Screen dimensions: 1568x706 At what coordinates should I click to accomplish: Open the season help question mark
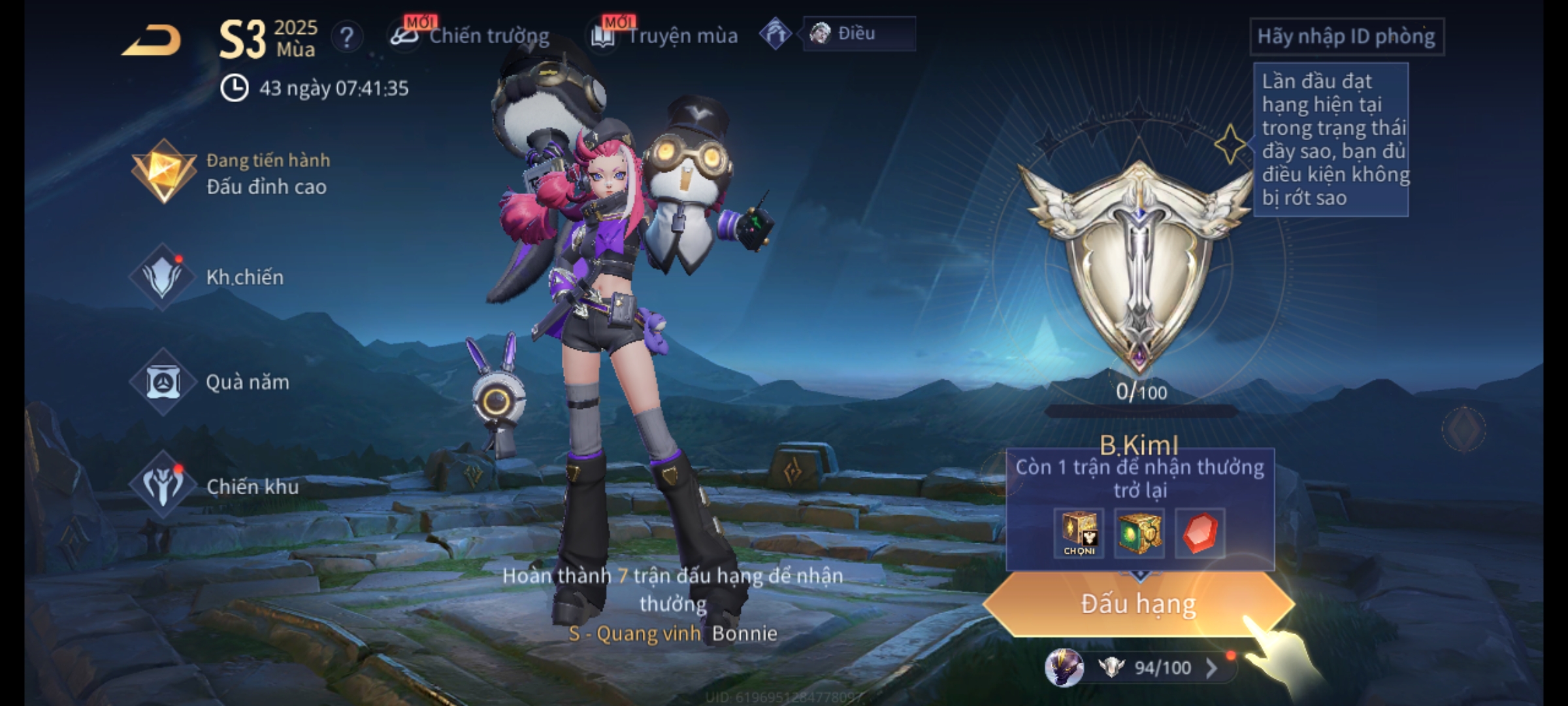click(347, 37)
